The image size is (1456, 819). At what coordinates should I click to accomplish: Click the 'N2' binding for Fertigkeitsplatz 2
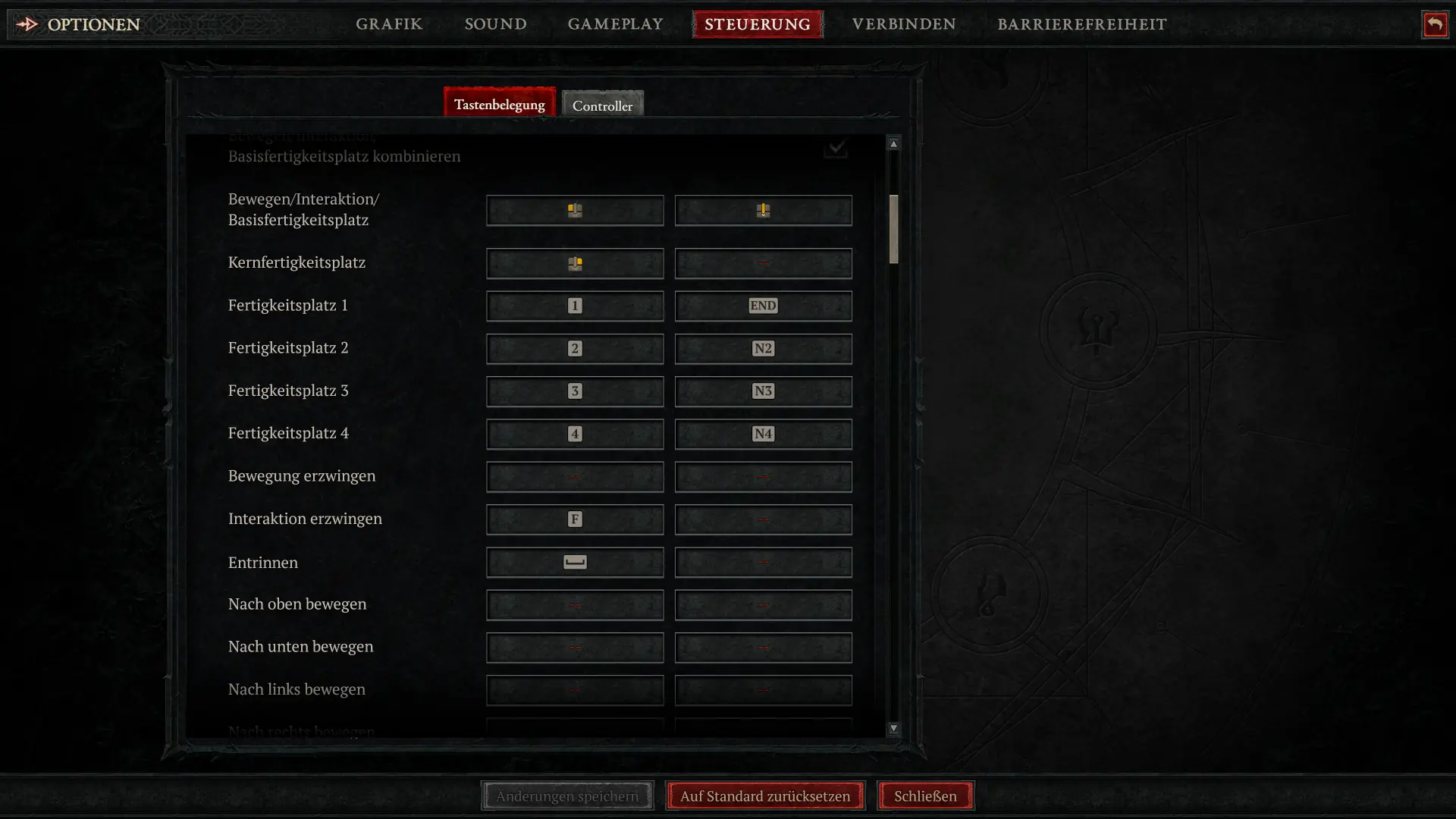click(763, 349)
